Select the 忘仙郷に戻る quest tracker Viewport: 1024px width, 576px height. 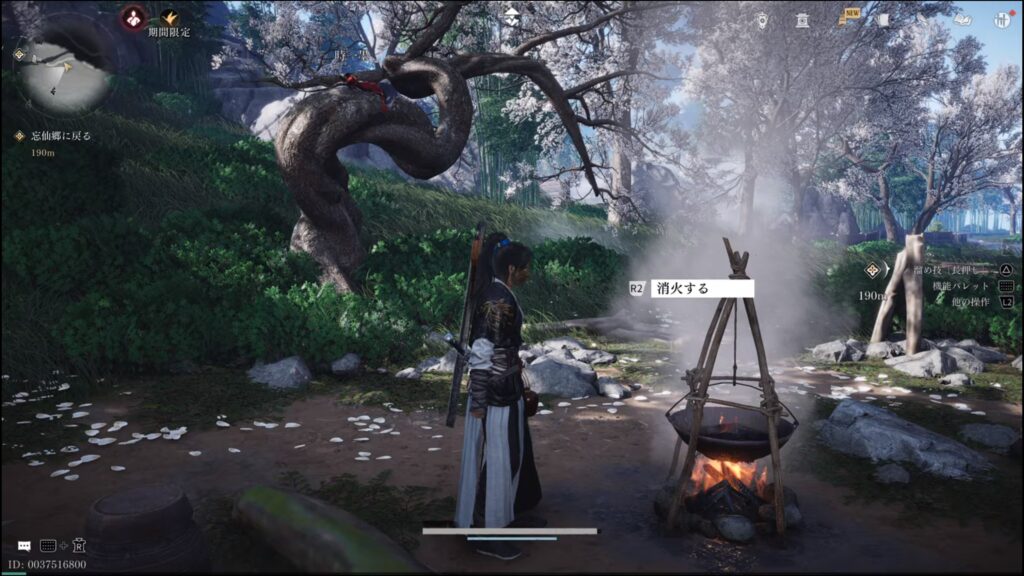pyautogui.click(x=60, y=136)
